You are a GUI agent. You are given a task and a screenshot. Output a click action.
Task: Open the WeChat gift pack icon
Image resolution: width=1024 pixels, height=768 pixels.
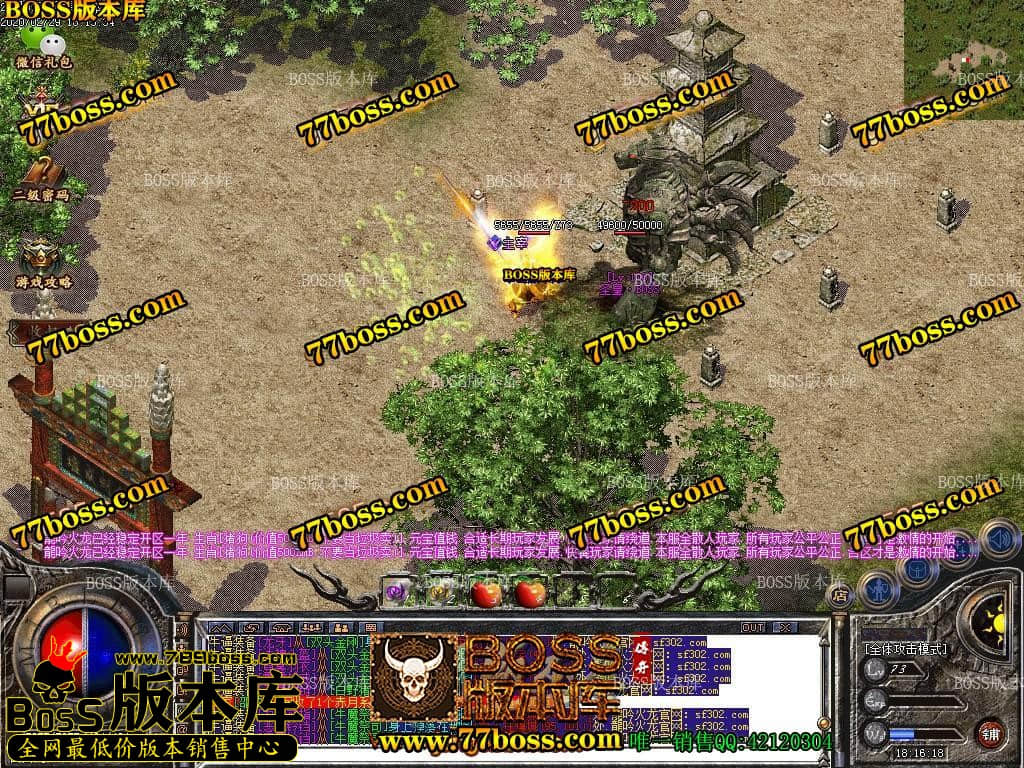[43, 43]
